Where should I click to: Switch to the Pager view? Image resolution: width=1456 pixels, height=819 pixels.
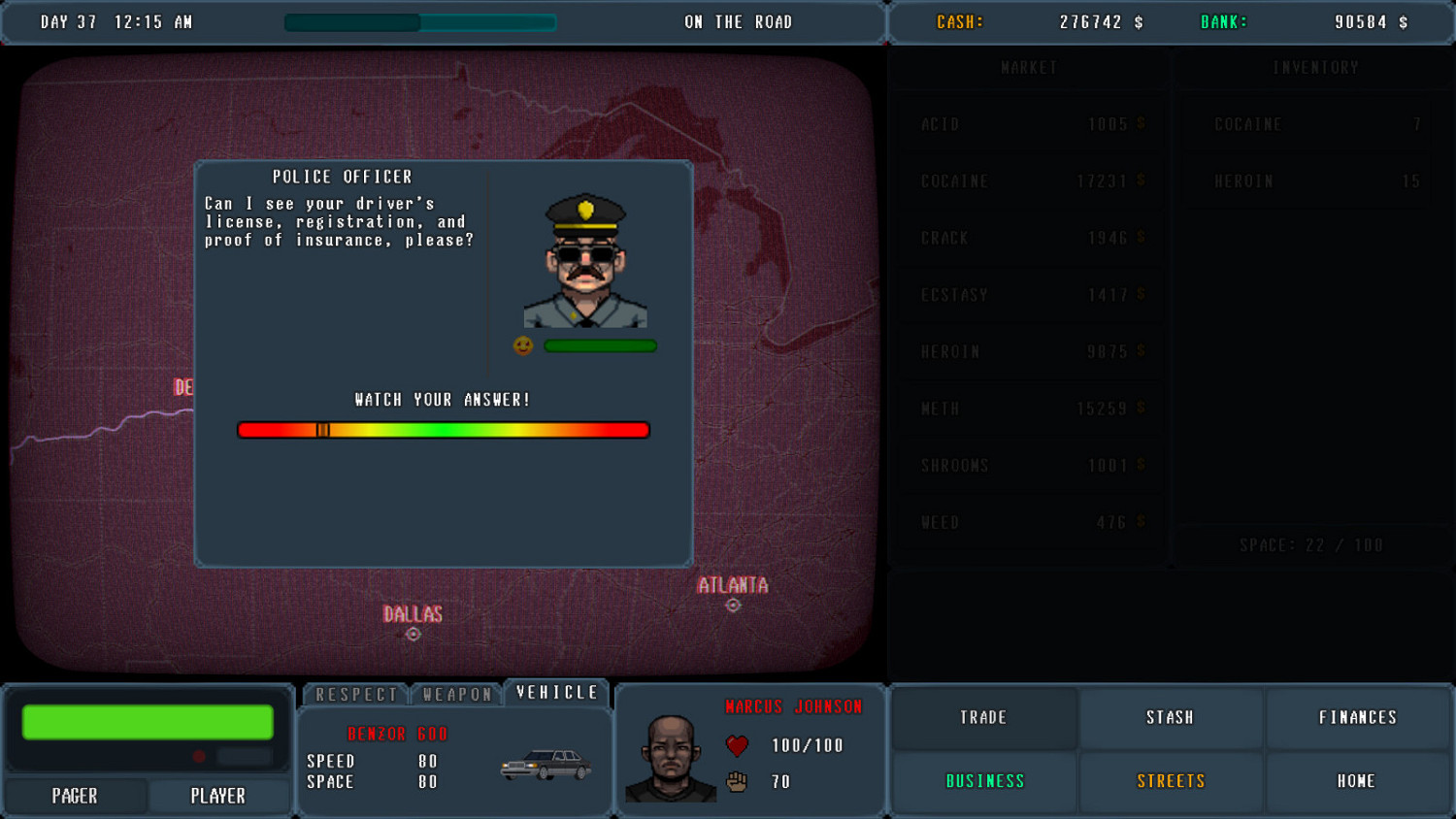click(x=74, y=795)
